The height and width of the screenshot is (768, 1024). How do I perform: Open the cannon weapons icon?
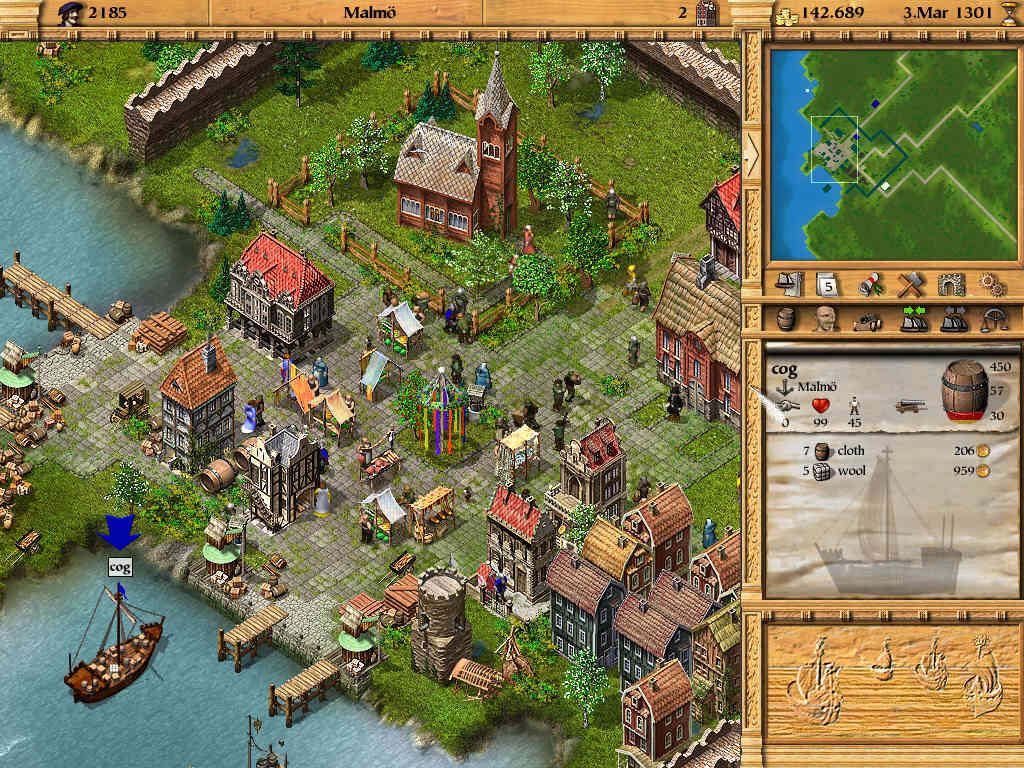click(868, 319)
